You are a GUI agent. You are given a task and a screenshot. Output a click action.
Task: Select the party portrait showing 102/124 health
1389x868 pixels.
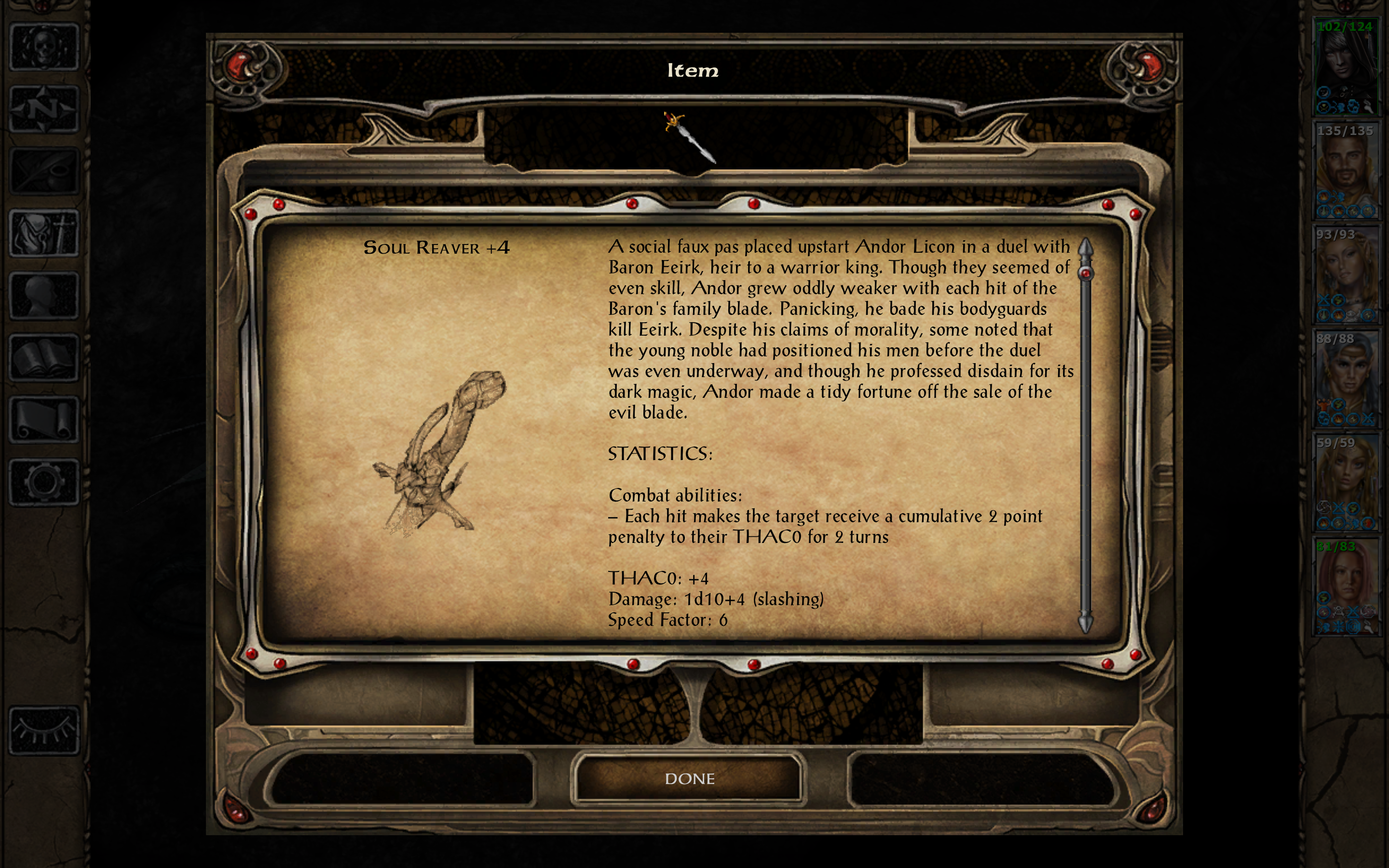click(1346, 67)
